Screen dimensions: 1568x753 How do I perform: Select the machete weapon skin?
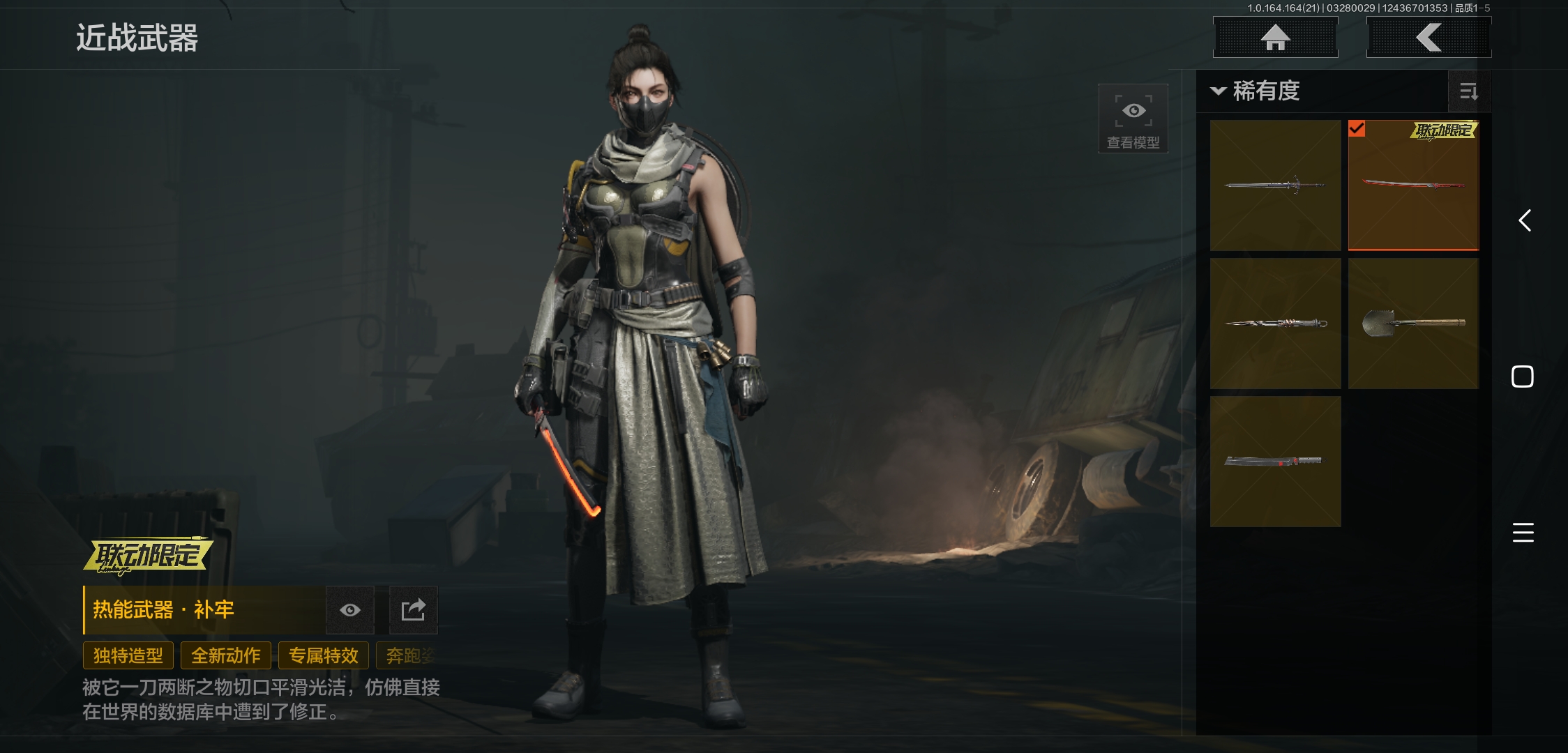pos(1275,462)
